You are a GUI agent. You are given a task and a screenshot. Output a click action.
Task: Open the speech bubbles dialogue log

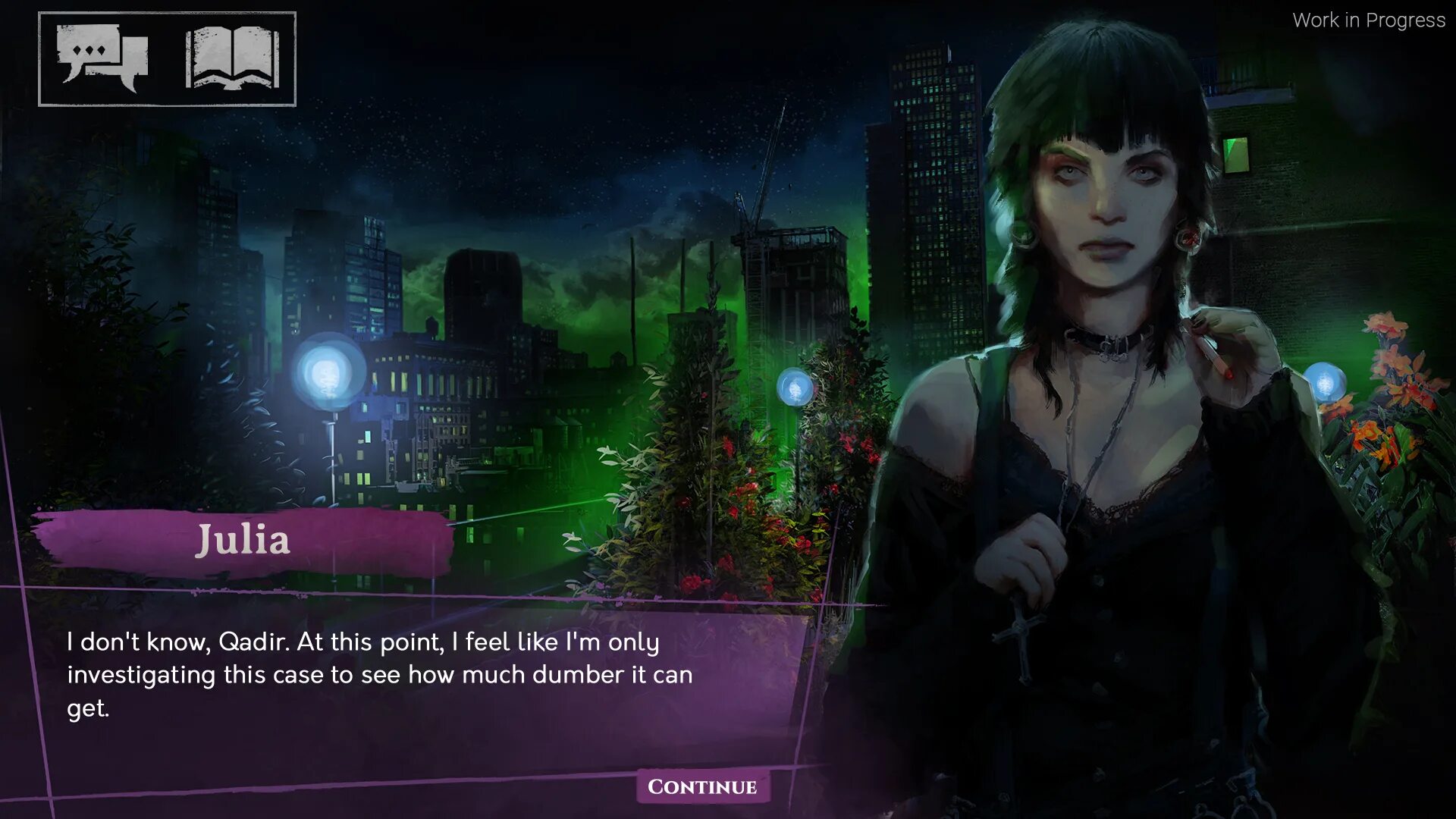pos(102,58)
